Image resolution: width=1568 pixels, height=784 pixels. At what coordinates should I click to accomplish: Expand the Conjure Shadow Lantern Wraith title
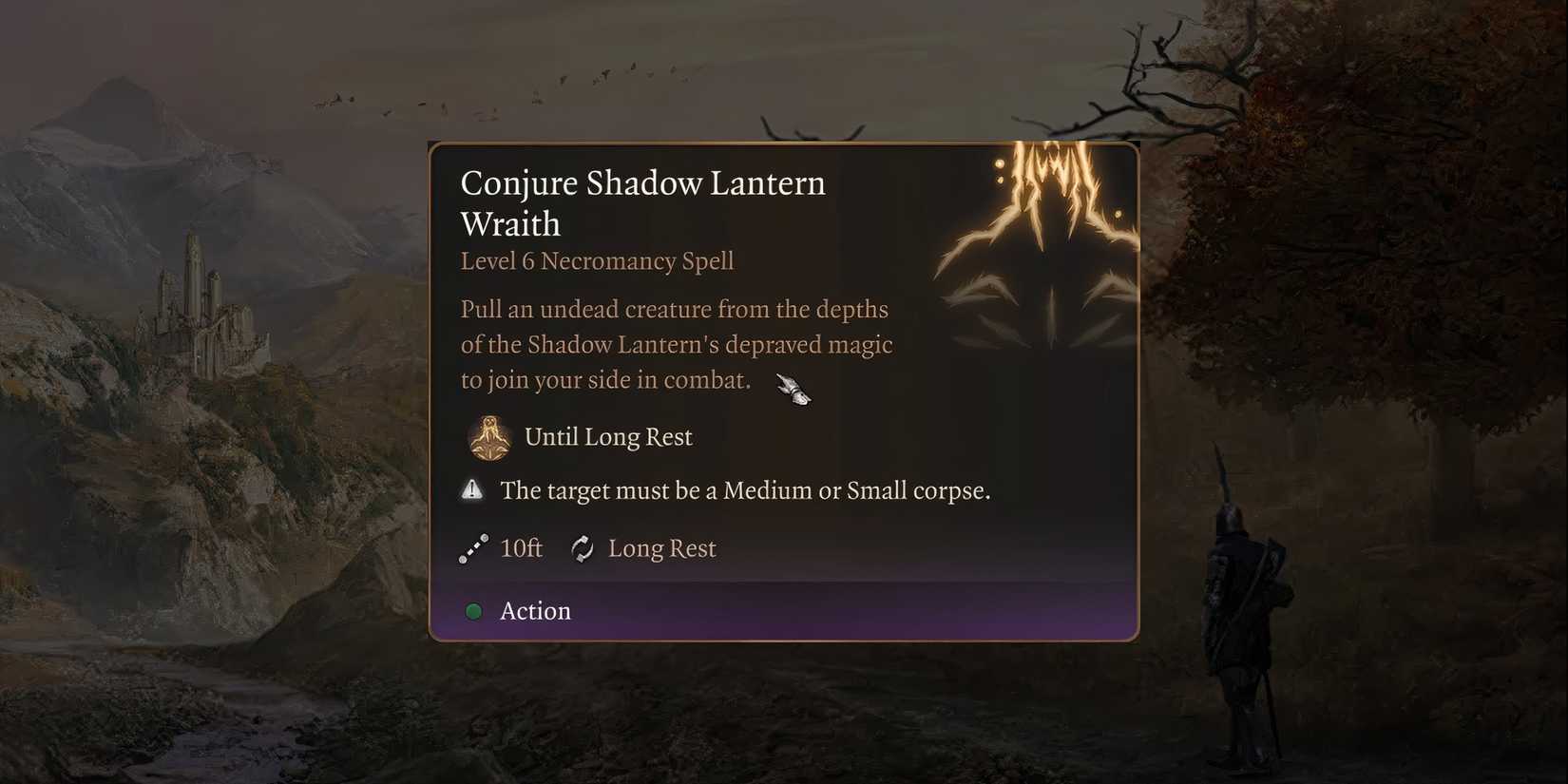(x=642, y=201)
